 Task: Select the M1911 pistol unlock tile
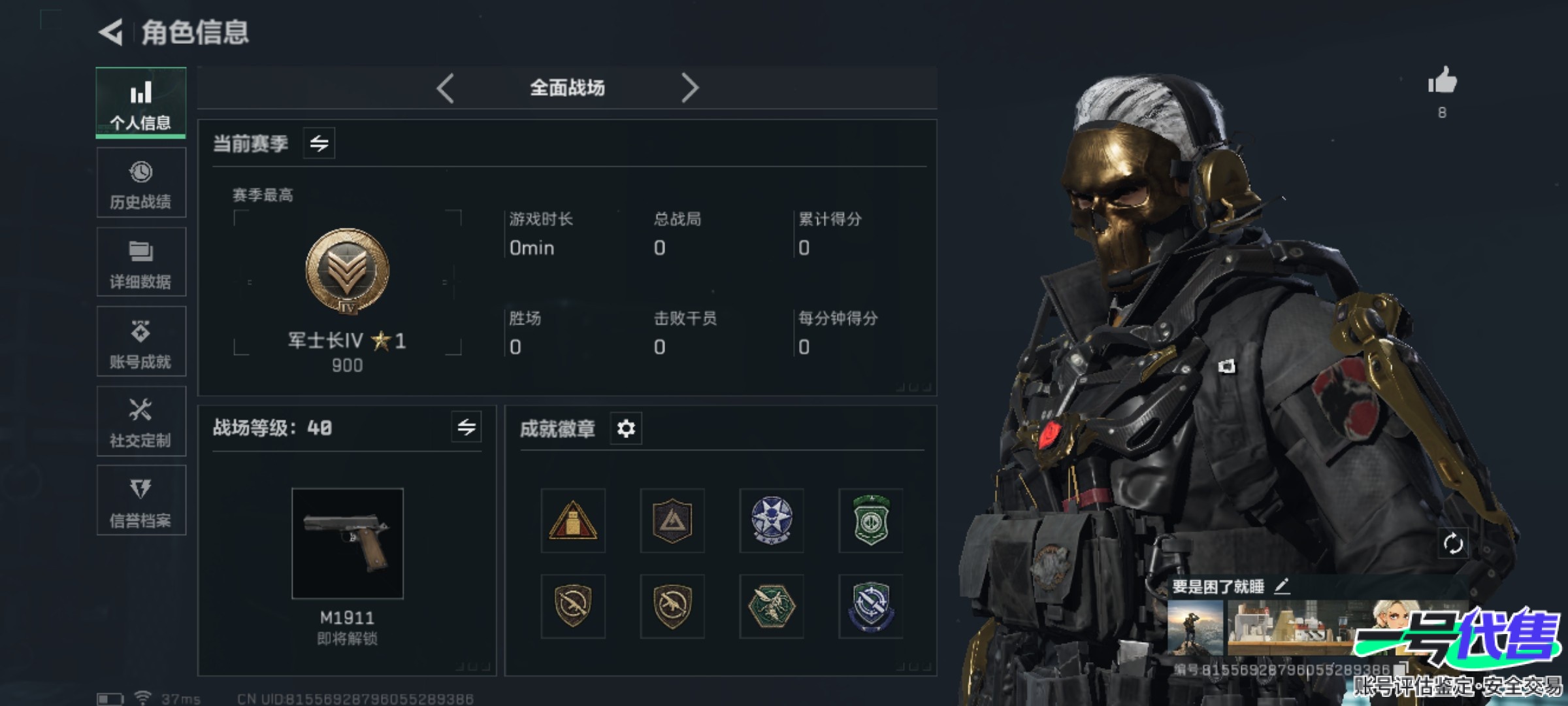point(348,543)
